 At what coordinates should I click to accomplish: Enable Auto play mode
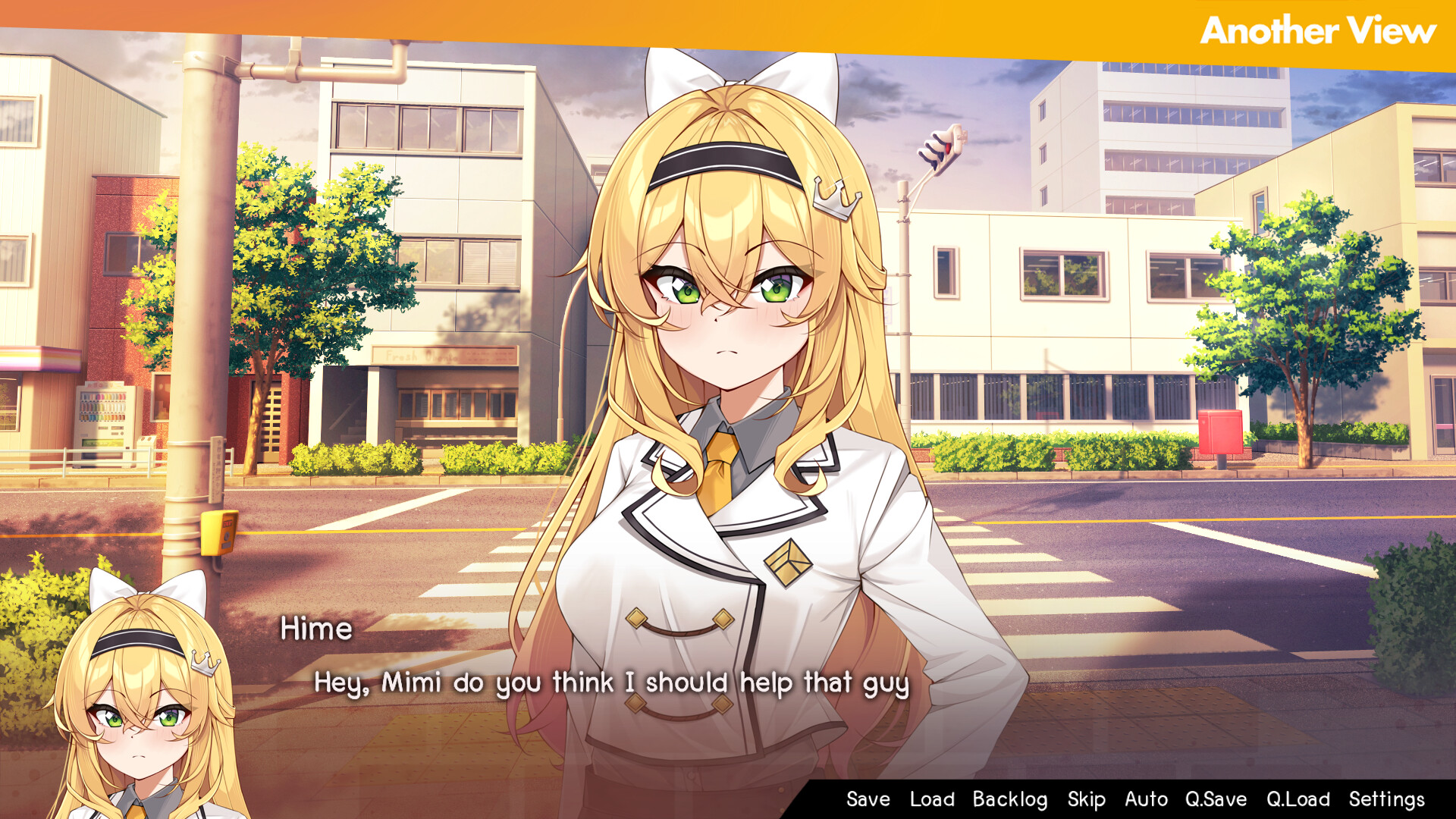click(x=1147, y=799)
